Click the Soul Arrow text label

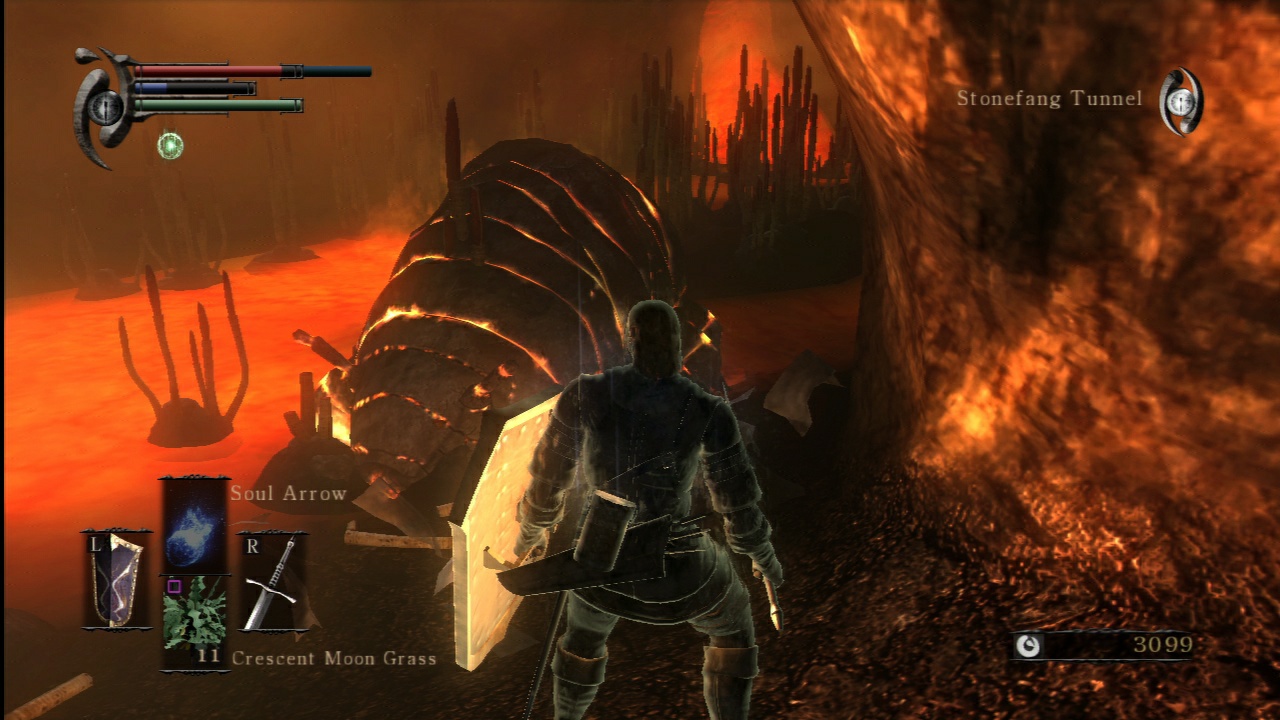click(287, 493)
